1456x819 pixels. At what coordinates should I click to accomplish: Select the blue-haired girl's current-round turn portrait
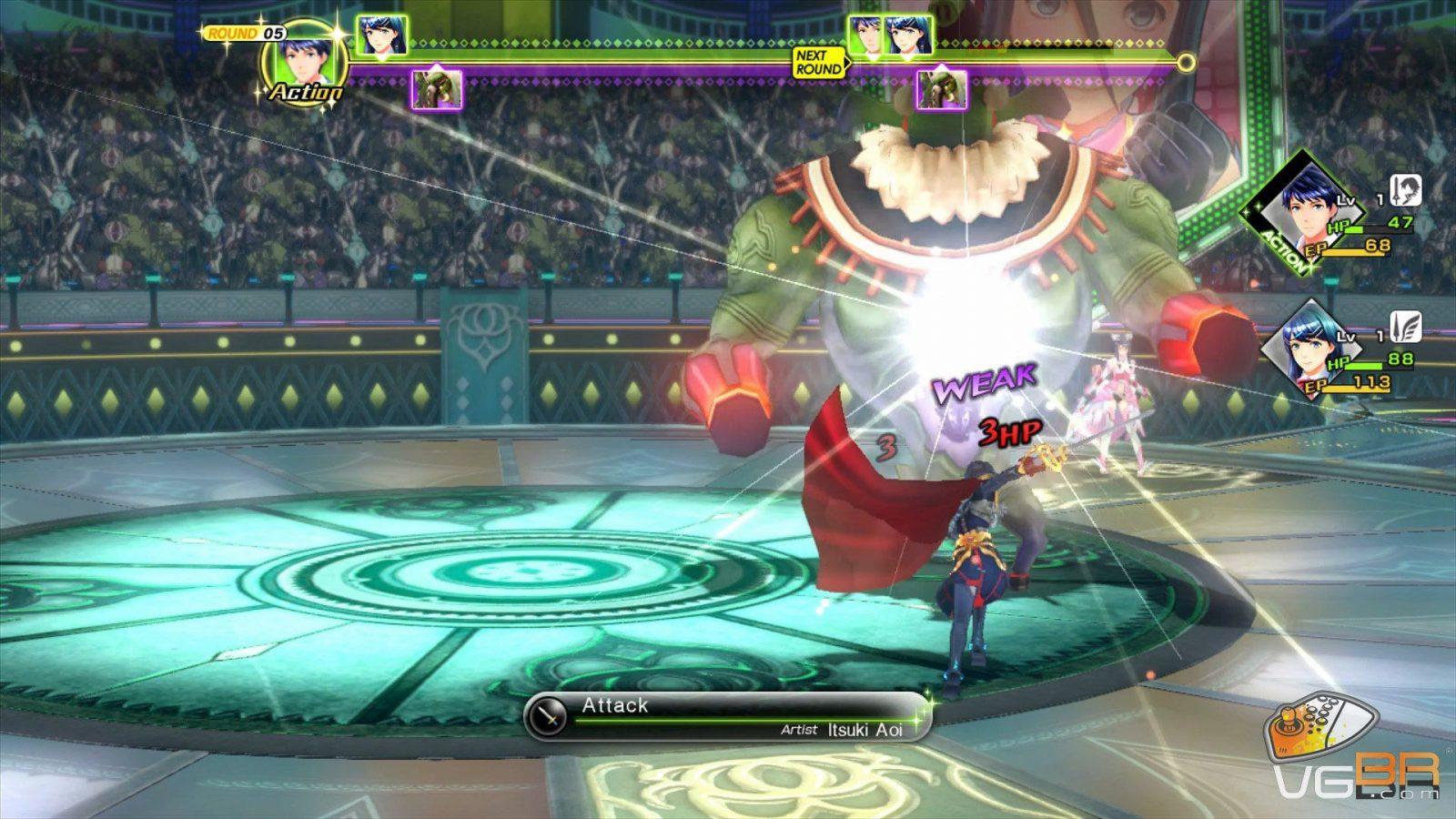coord(381,36)
